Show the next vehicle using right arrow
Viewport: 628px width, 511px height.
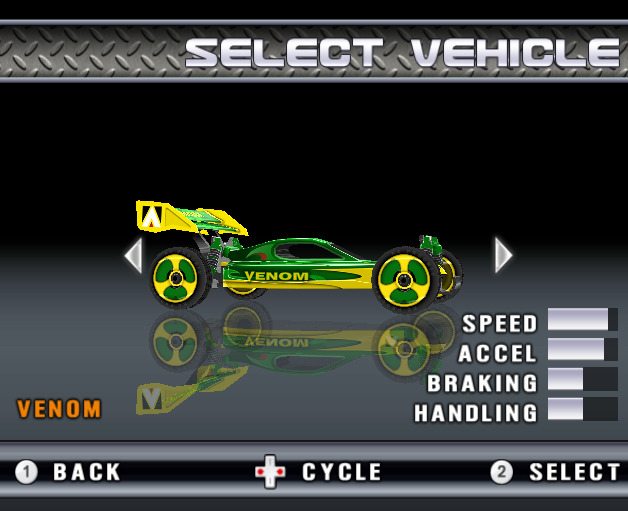coord(503,255)
